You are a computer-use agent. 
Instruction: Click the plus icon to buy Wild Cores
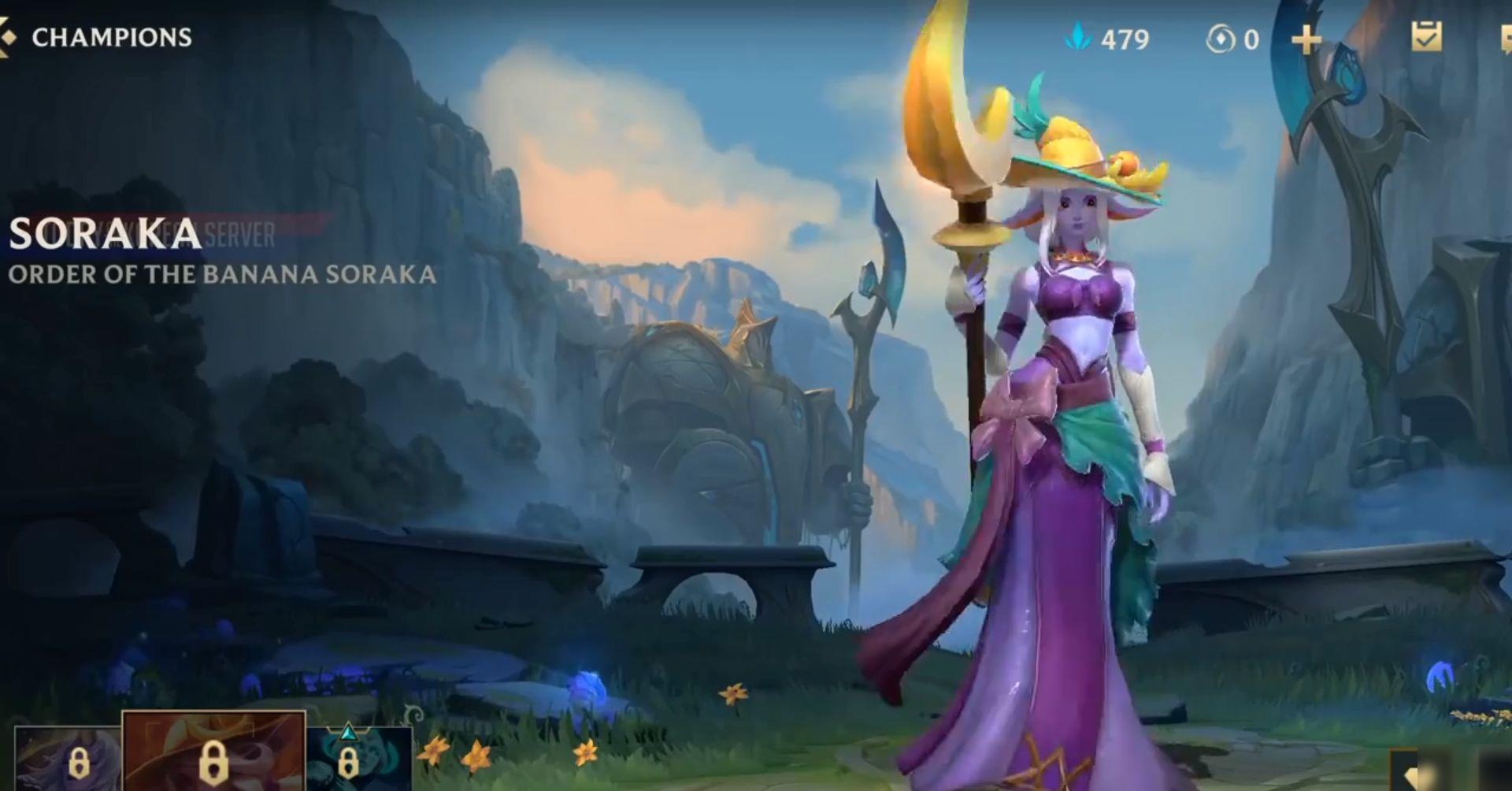(1307, 39)
